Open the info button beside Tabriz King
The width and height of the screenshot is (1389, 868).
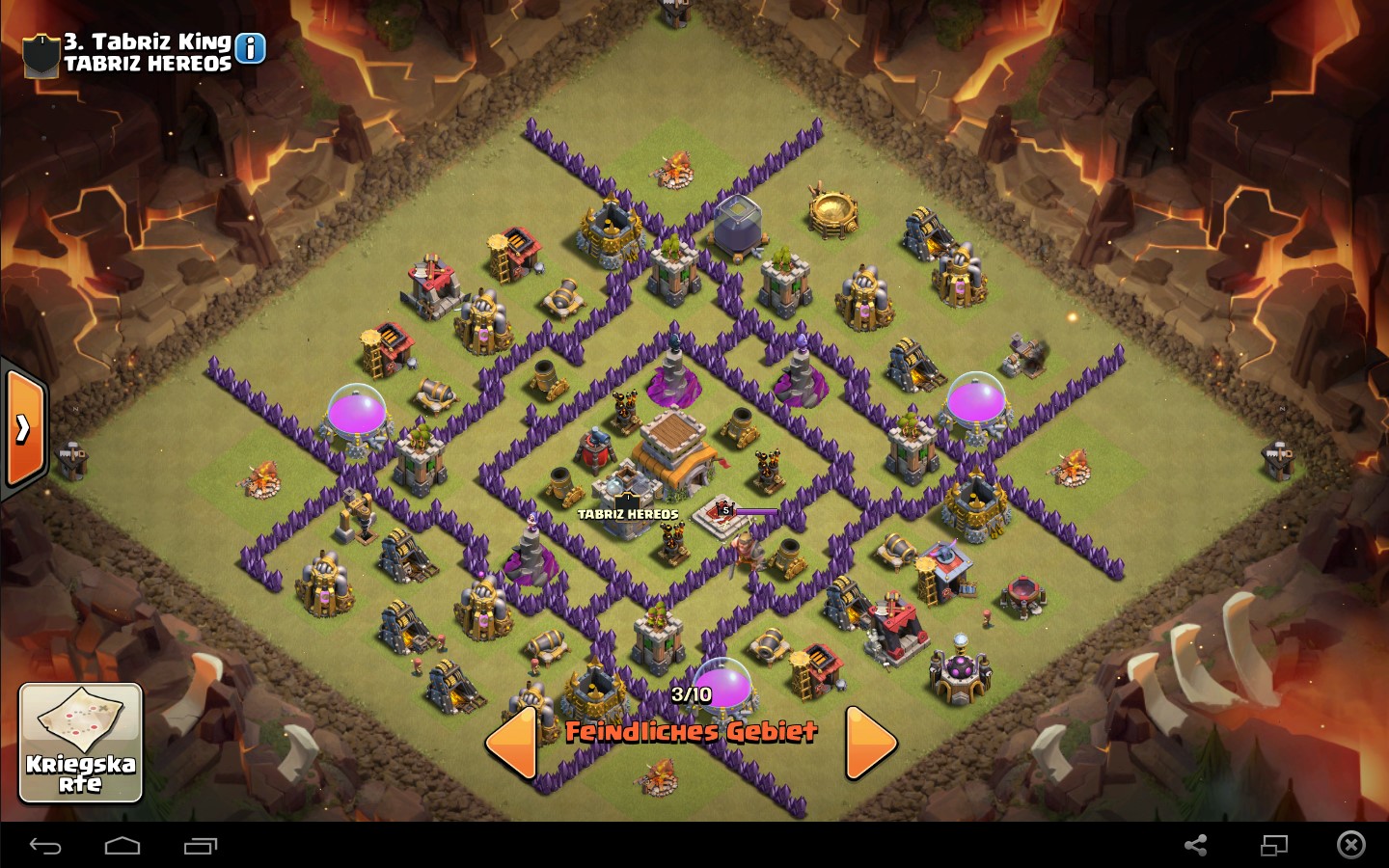click(x=250, y=48)
